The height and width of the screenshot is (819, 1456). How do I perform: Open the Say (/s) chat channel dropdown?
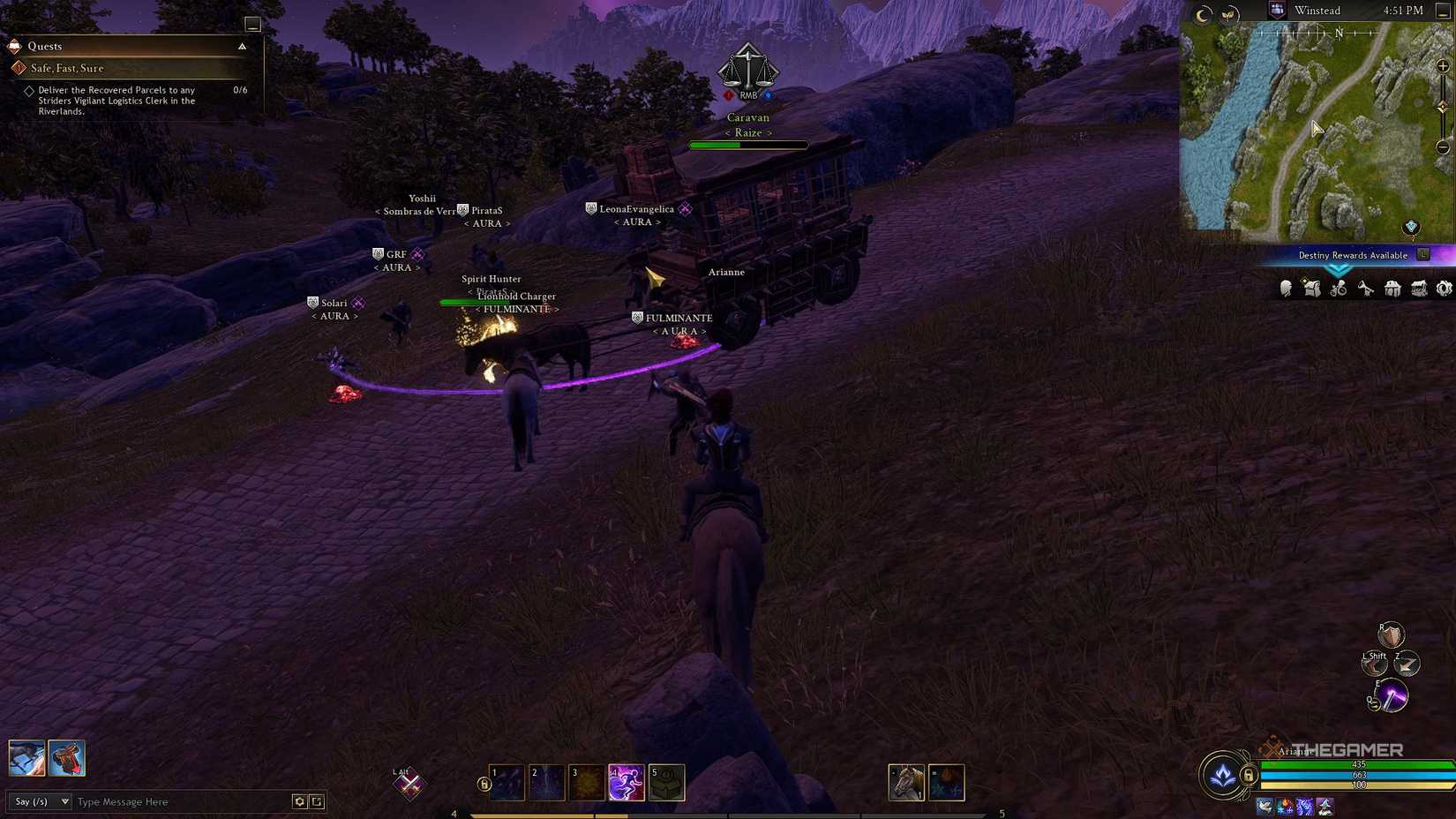[39, 801]
